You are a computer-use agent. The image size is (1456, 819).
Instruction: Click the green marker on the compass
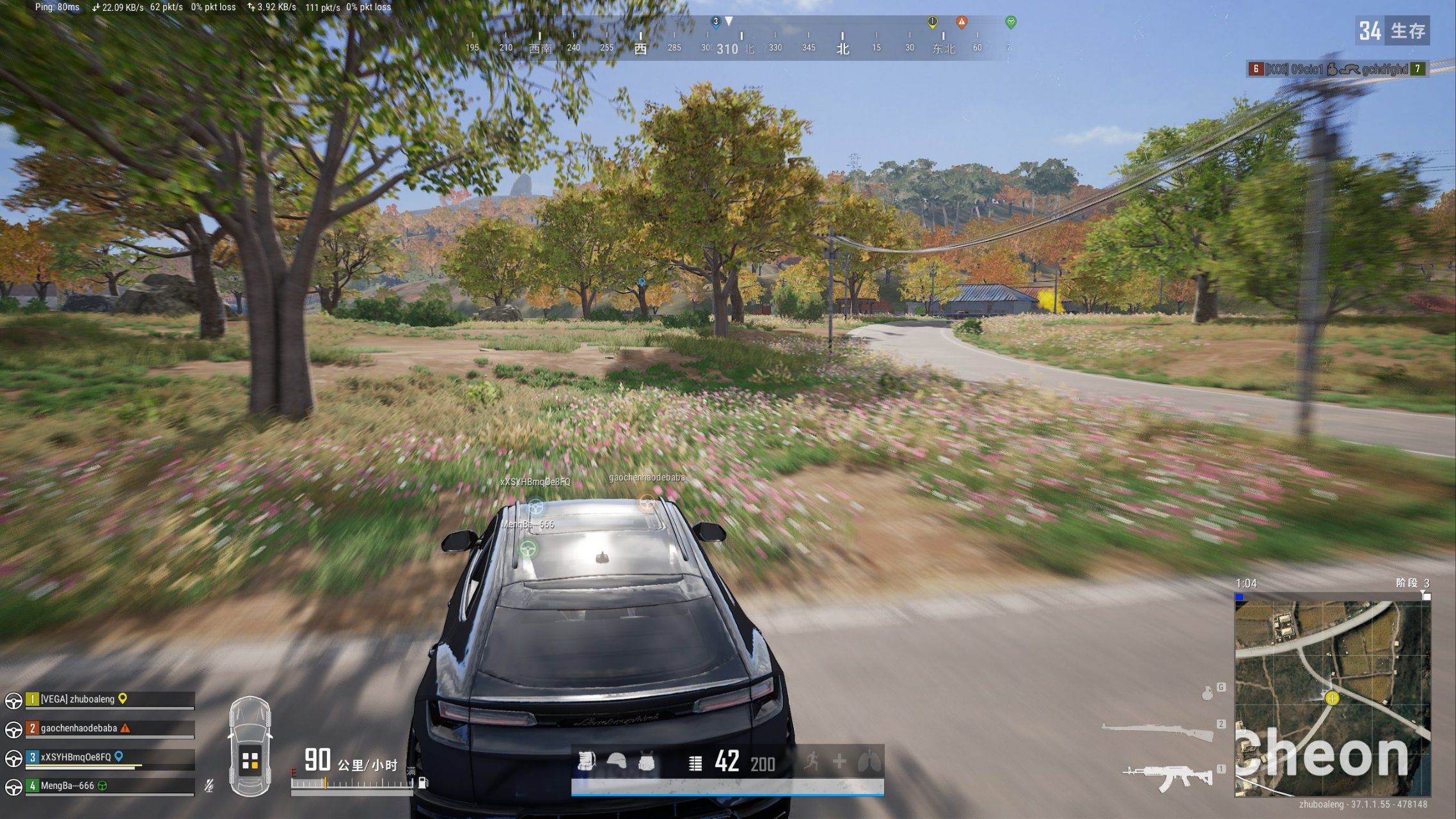point(1011,22)
